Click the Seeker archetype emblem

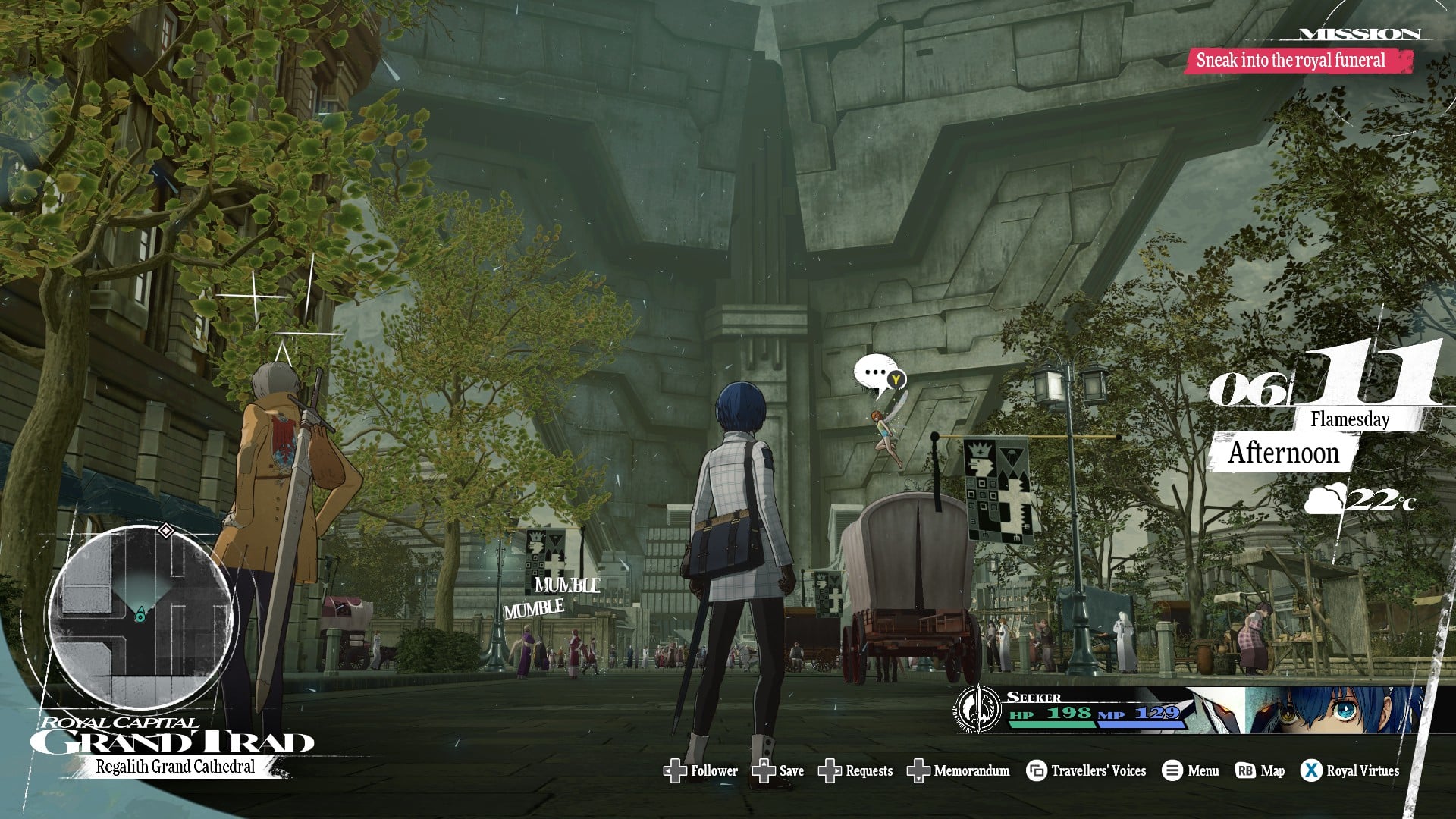click(979, 710)
